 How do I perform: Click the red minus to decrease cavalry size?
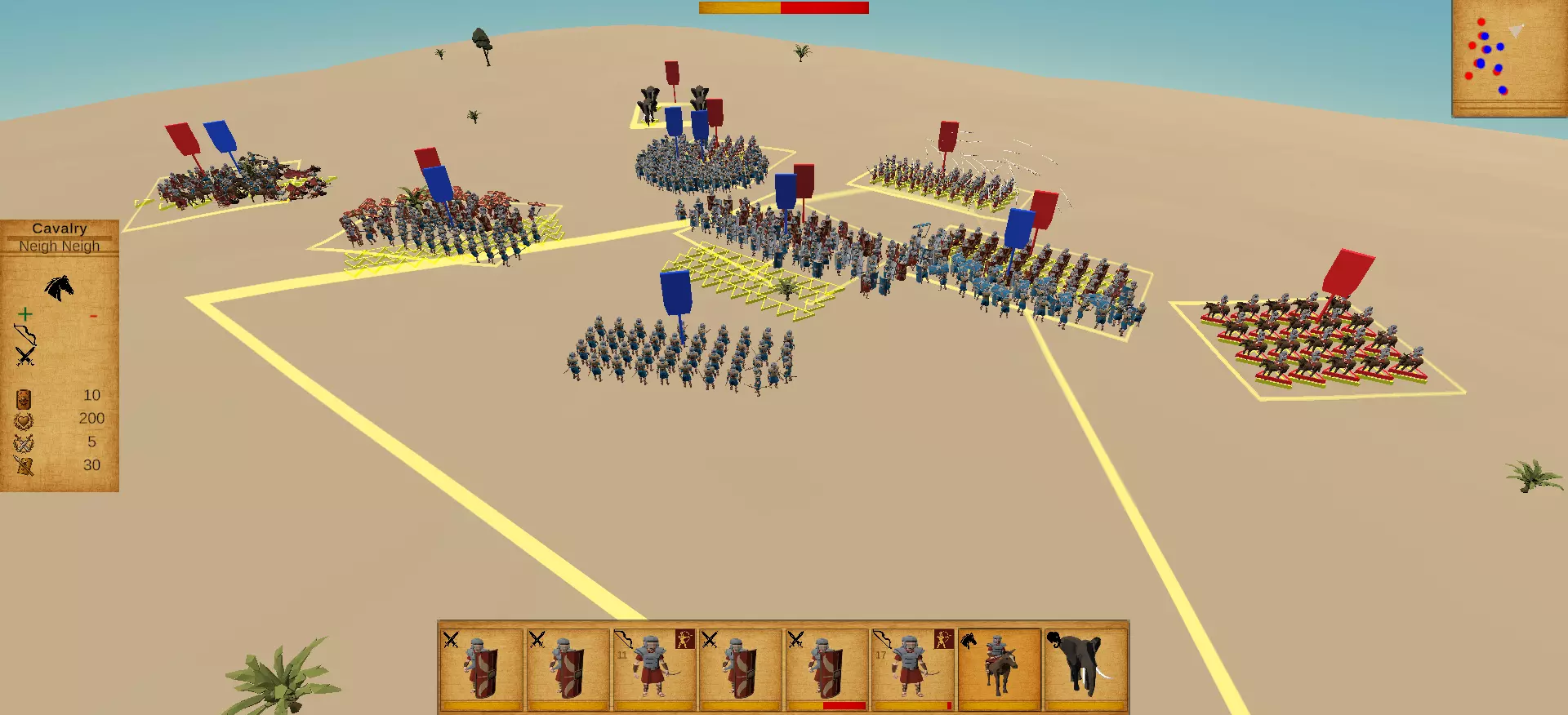pyautogui.click(x=92, y=315)
